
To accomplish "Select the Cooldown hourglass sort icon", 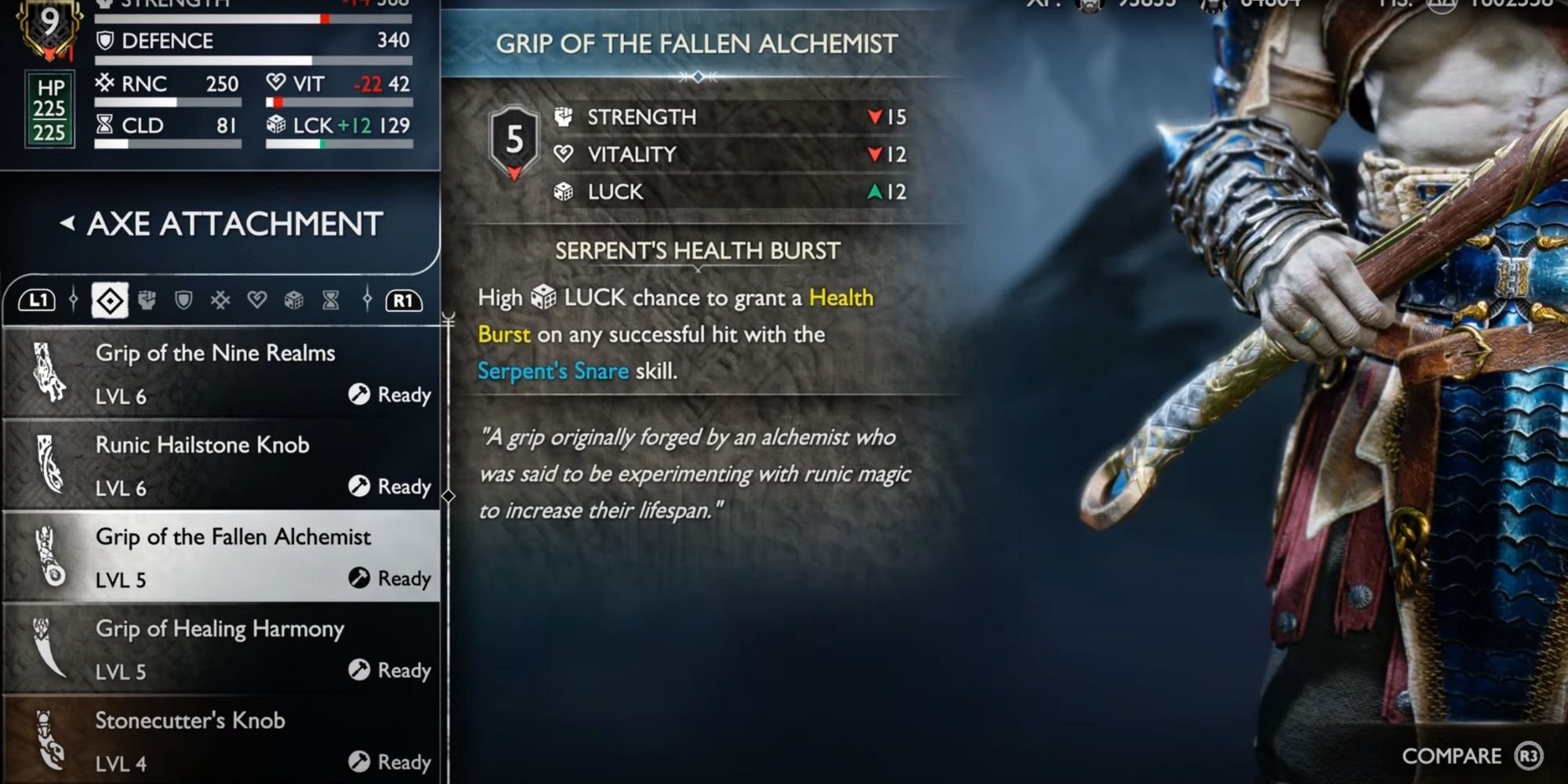I will tap(329, 299).
